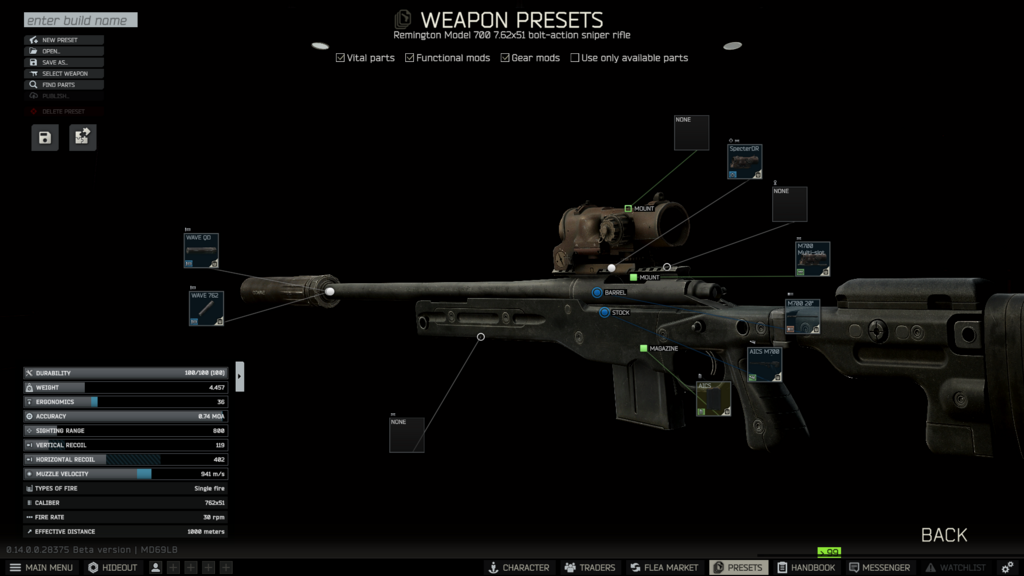Create a new preset
Viewport: 1024px width, 576px height.
[x=64, y=40]
